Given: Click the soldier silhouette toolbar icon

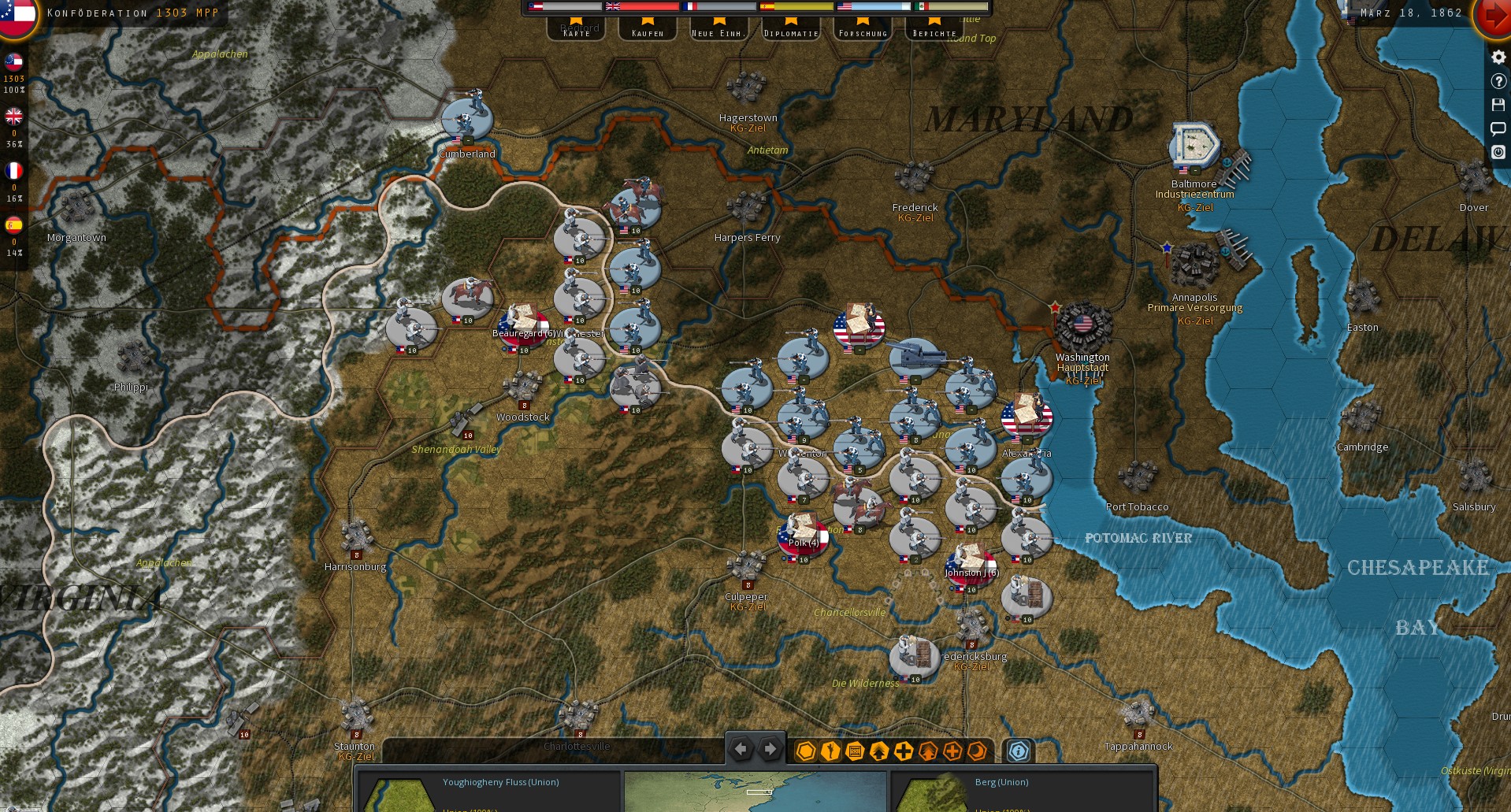Looking at the screenshot, I should click(x=829, y=751).
